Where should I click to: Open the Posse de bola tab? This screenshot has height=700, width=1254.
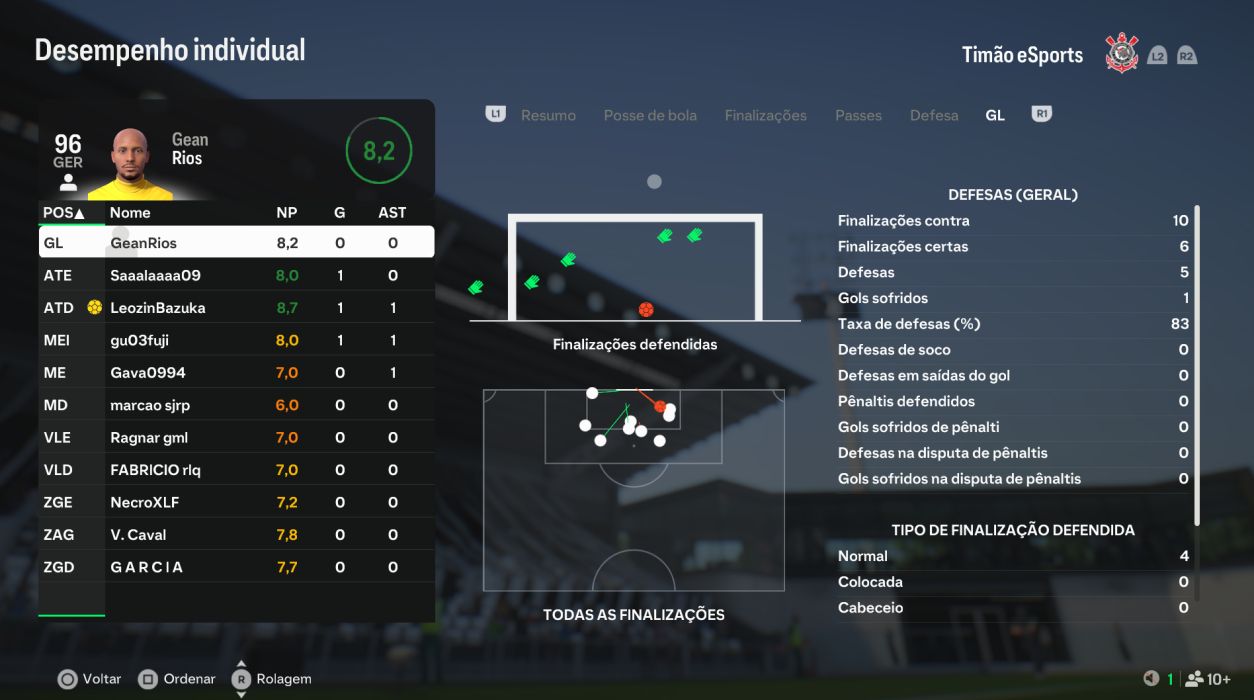(x=650, y=116)
